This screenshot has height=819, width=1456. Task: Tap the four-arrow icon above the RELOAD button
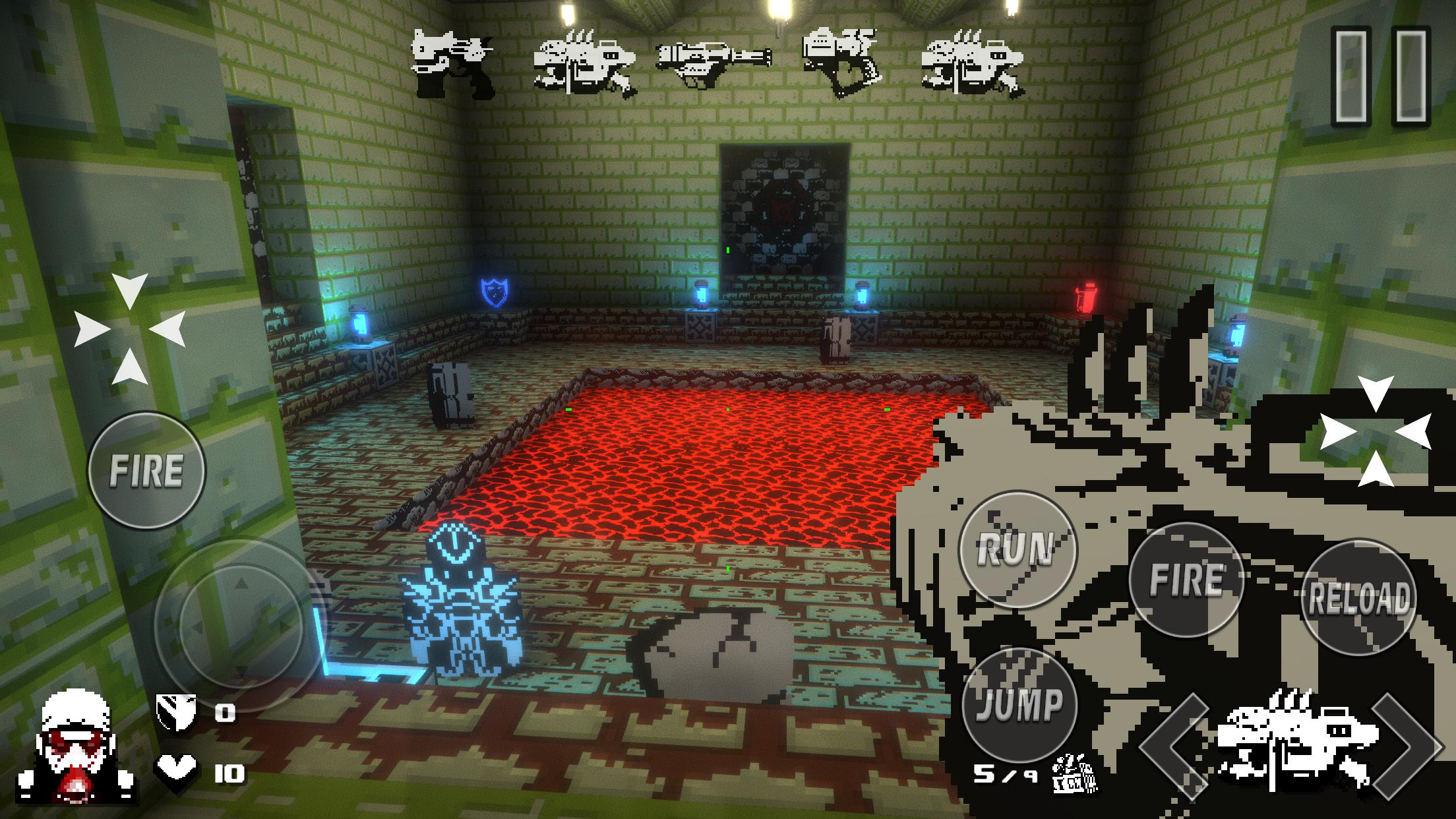[1375, 432]
